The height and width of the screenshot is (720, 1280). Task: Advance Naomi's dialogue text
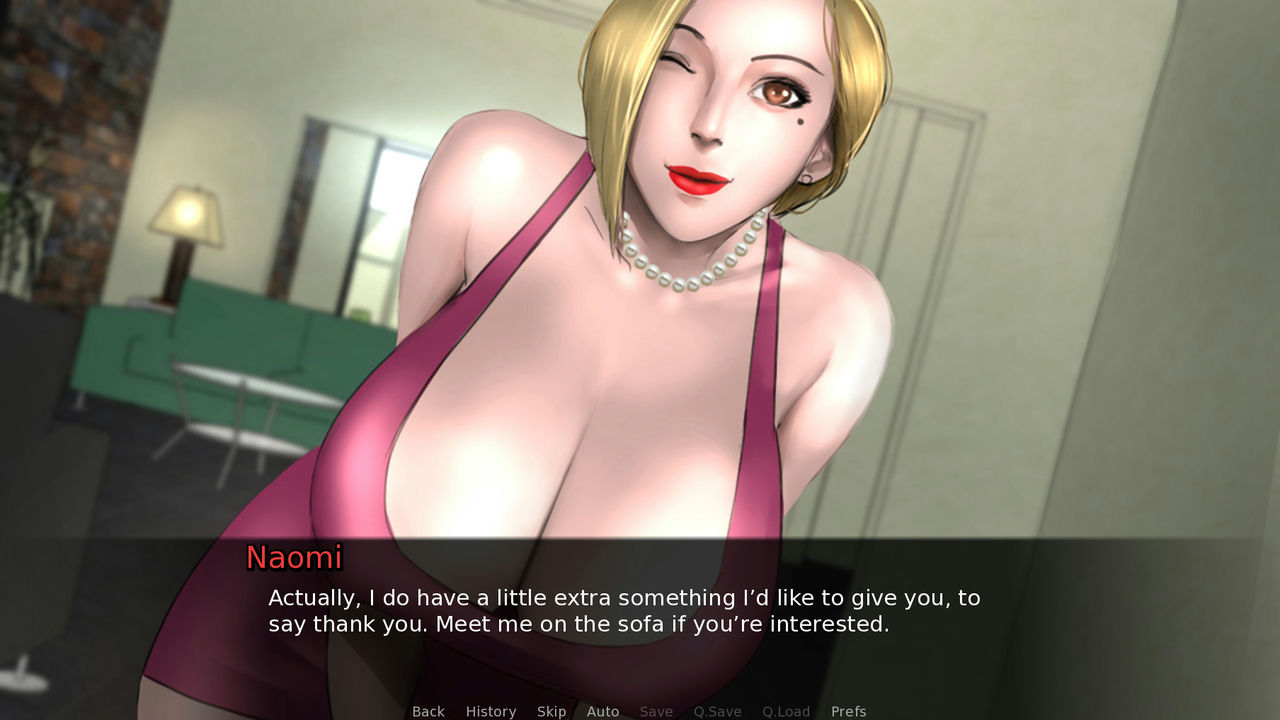(x=624, y=611)
